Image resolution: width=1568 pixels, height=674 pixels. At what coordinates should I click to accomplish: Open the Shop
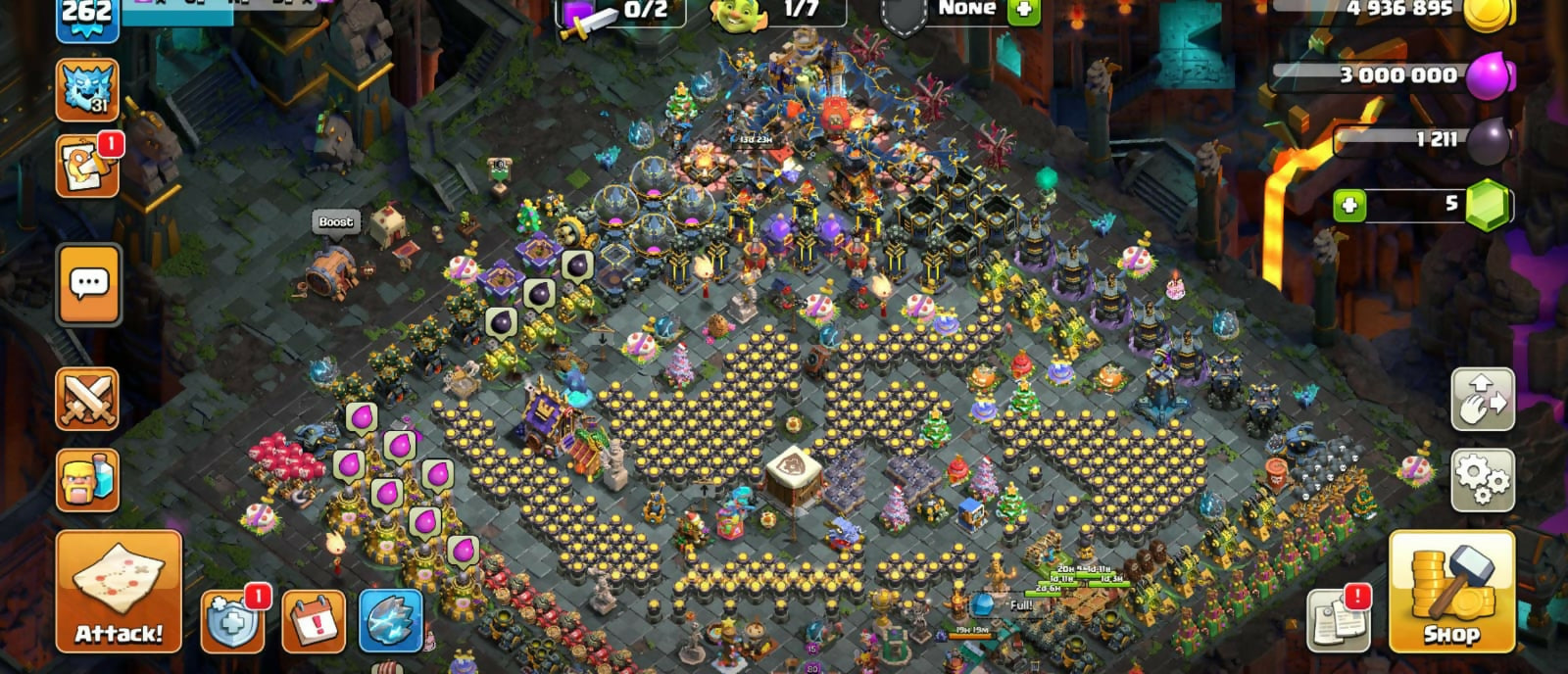(1450, 592)
